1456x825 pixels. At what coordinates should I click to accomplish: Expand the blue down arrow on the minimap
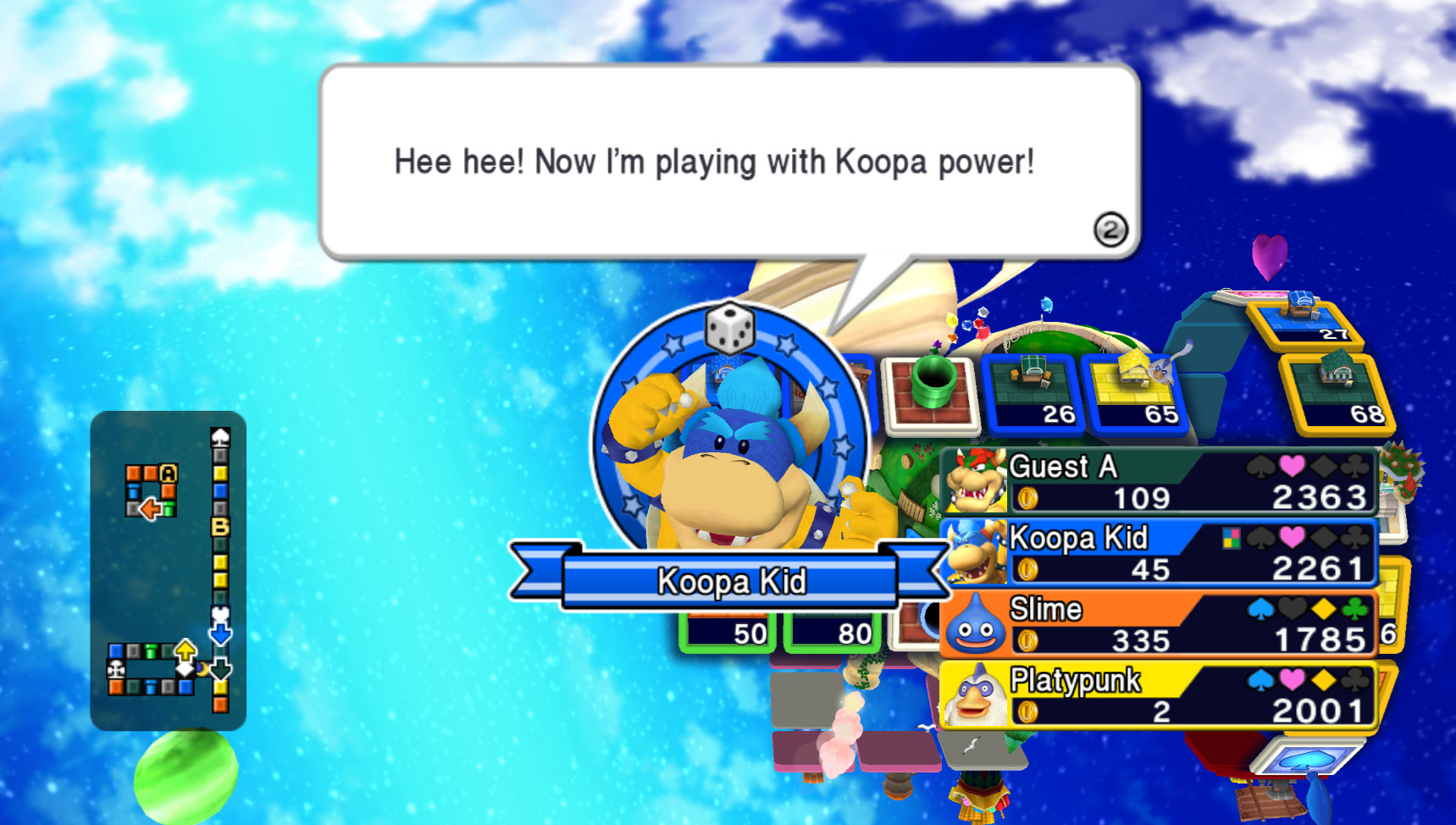point(219,634)
